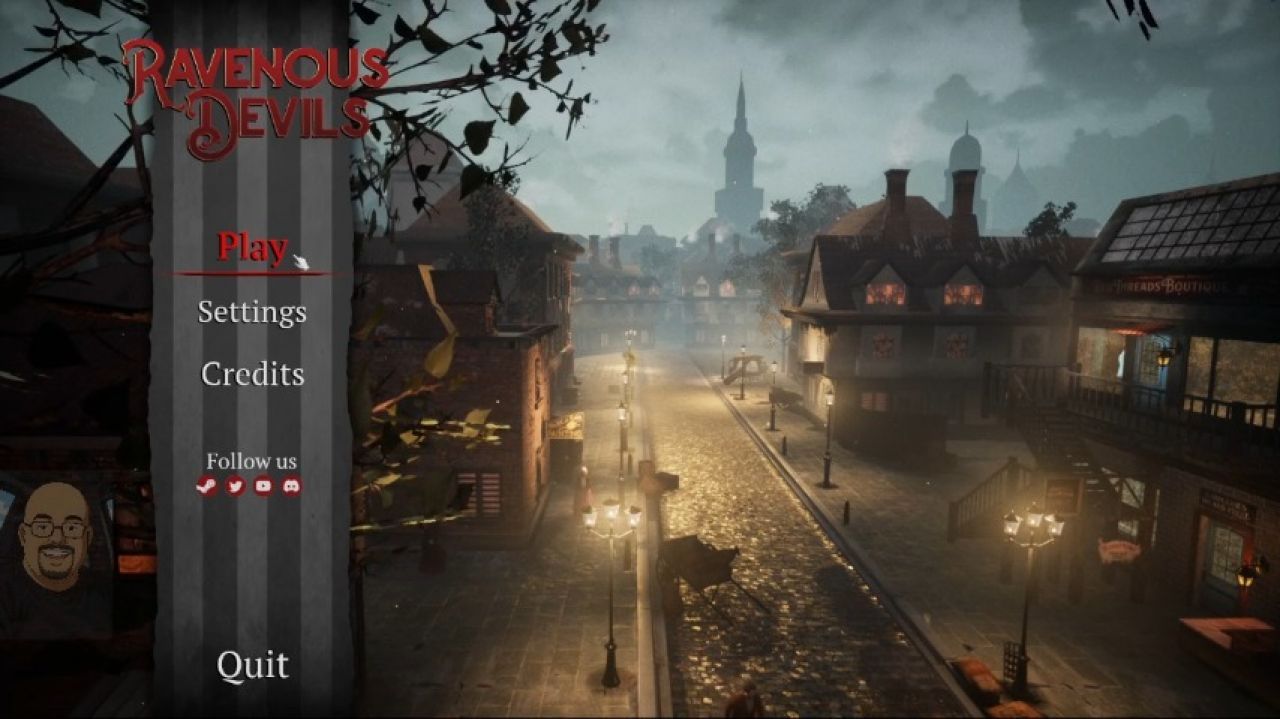Open the Steam follow link icon
Image resolution: width=1280 pixels, height=719 pixels.
click(x=208, y=487)
